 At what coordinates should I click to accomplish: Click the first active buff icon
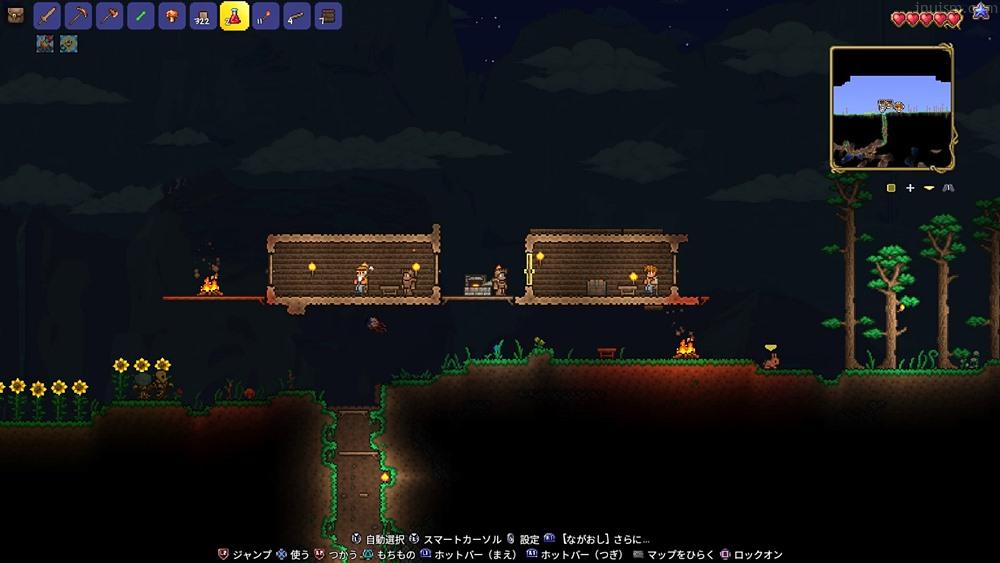(x=46, y=43)
